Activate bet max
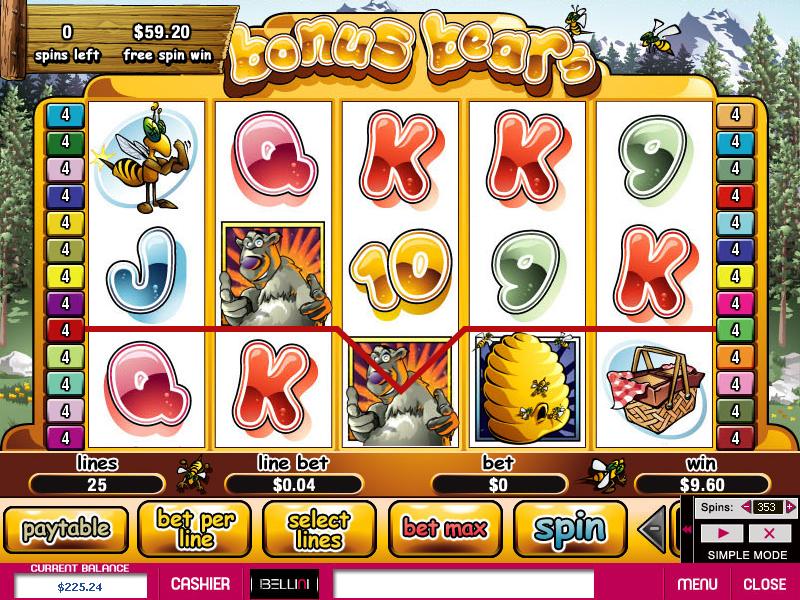 click(444, 528)
